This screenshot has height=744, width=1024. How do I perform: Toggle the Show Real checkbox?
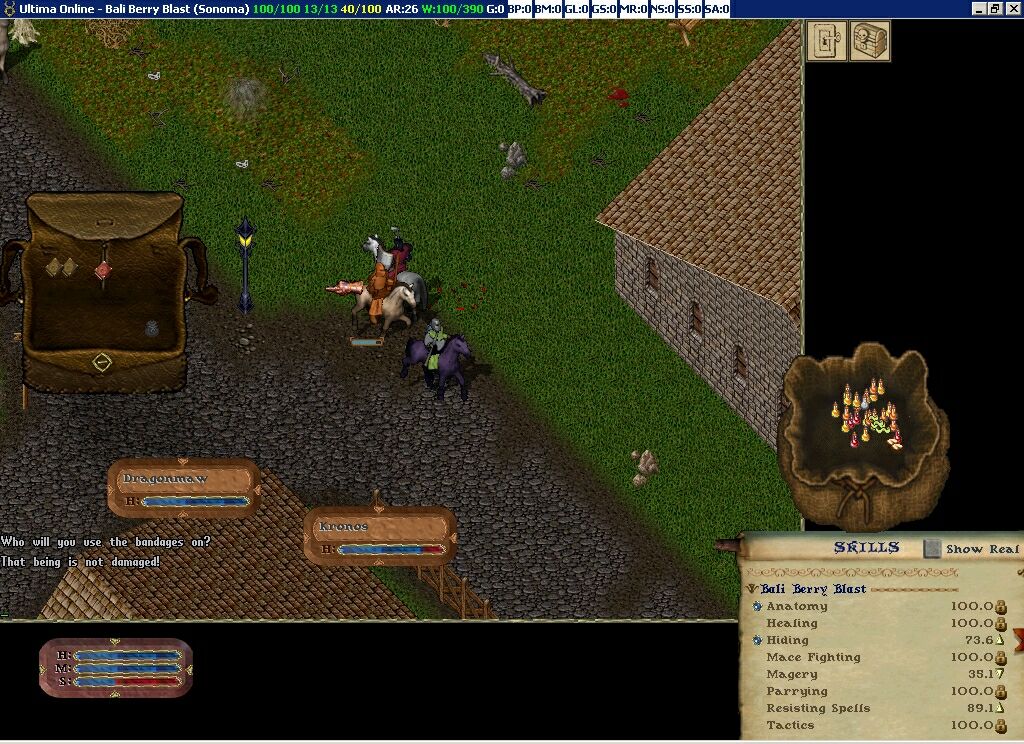(x=932, y=548)
